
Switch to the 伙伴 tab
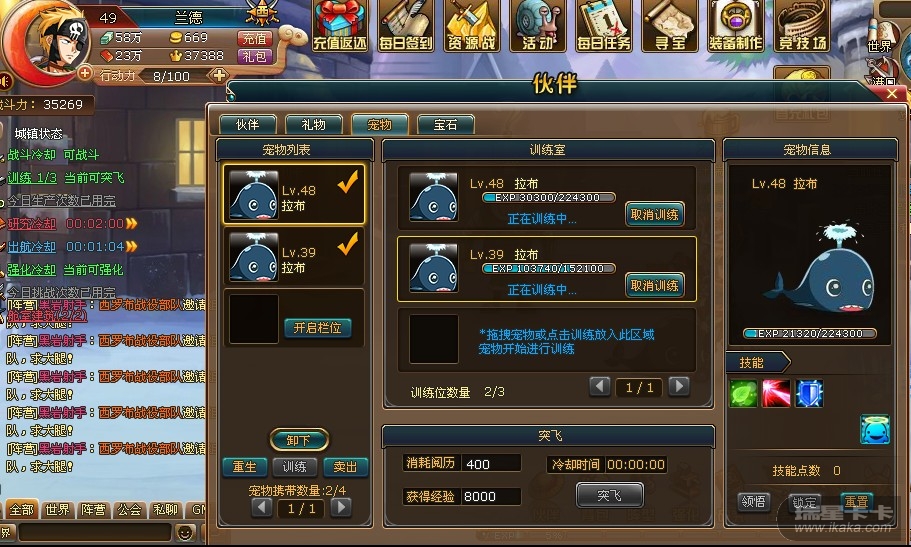[247, 125]
